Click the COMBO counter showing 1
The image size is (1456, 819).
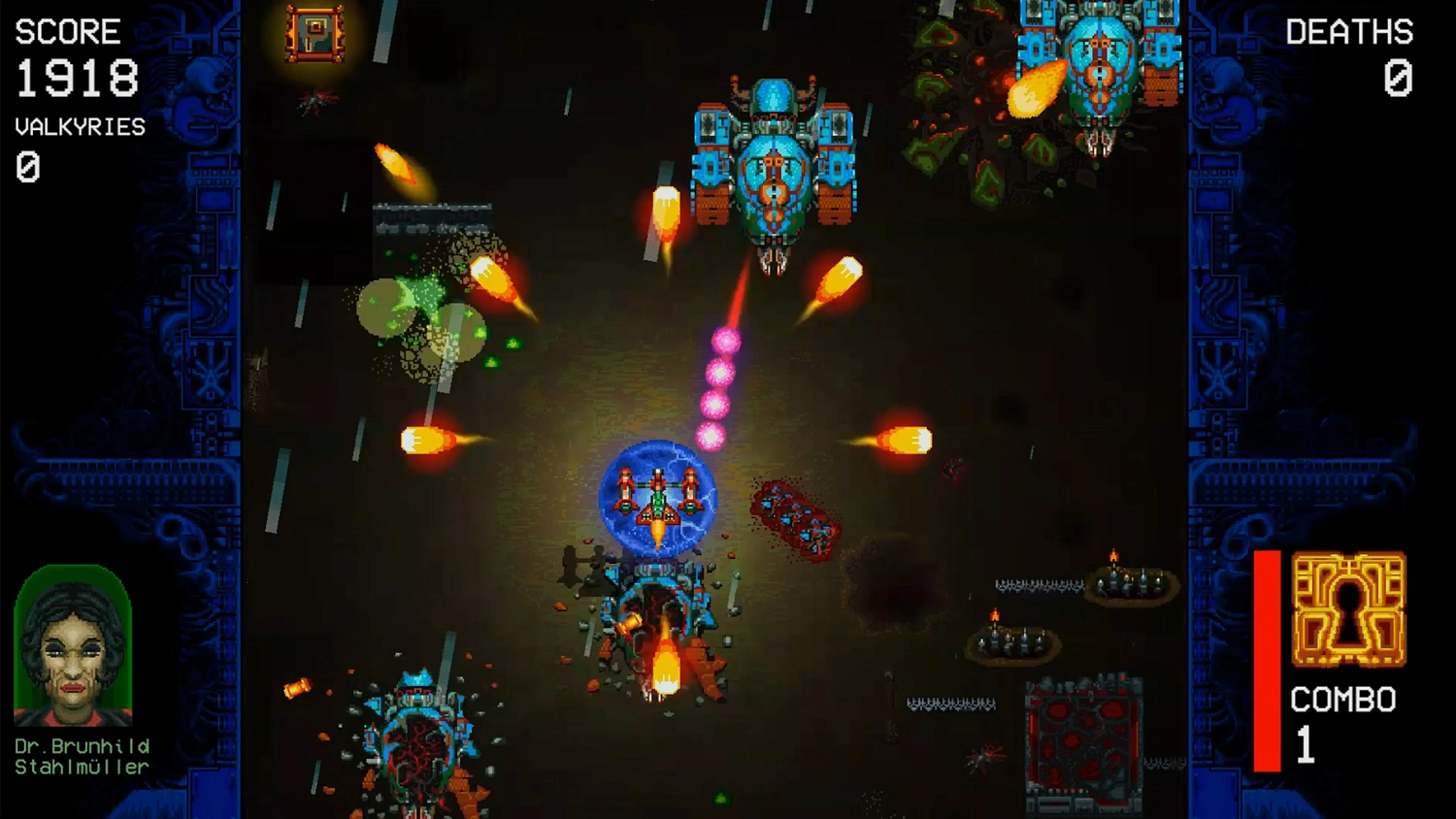point(1306,744)
